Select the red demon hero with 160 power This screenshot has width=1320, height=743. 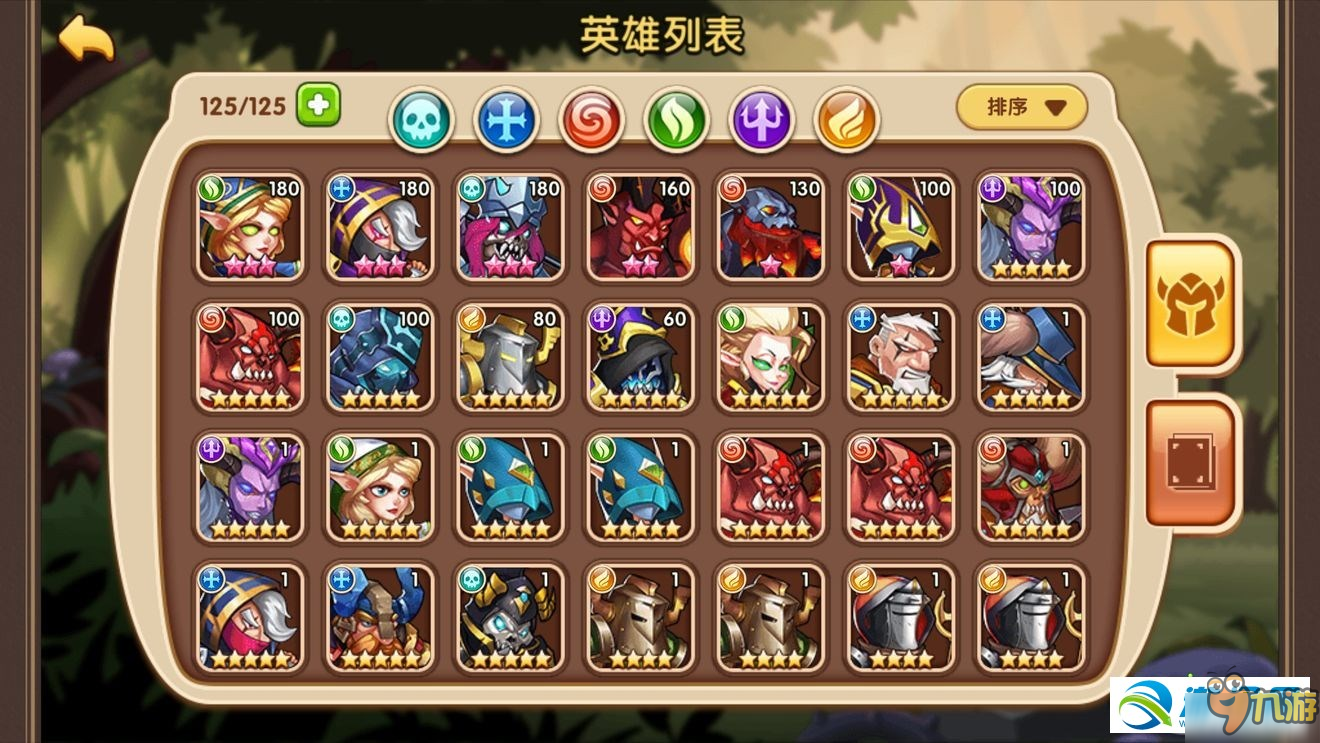click(x=640, y=228)
